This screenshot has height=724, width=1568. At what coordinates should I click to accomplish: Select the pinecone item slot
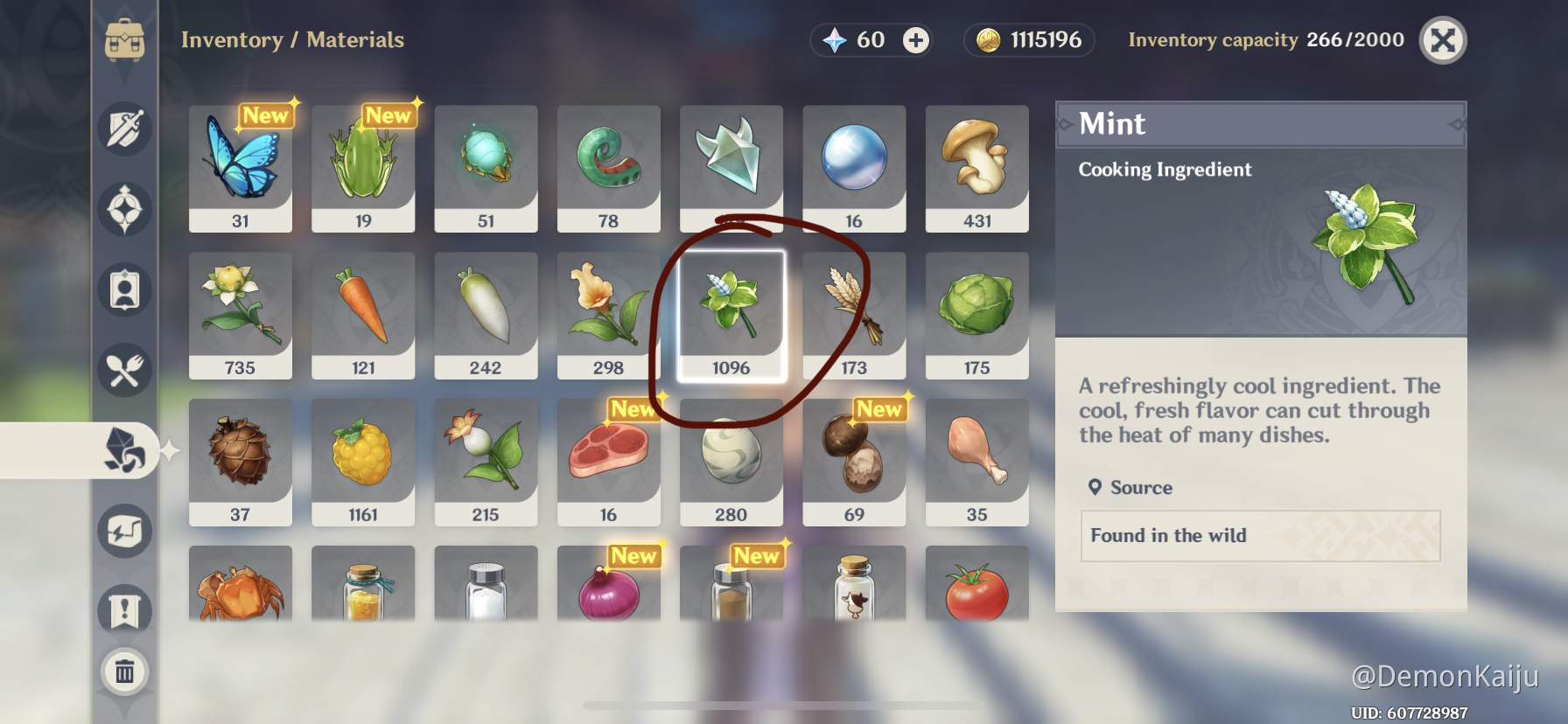click(241, 463)
